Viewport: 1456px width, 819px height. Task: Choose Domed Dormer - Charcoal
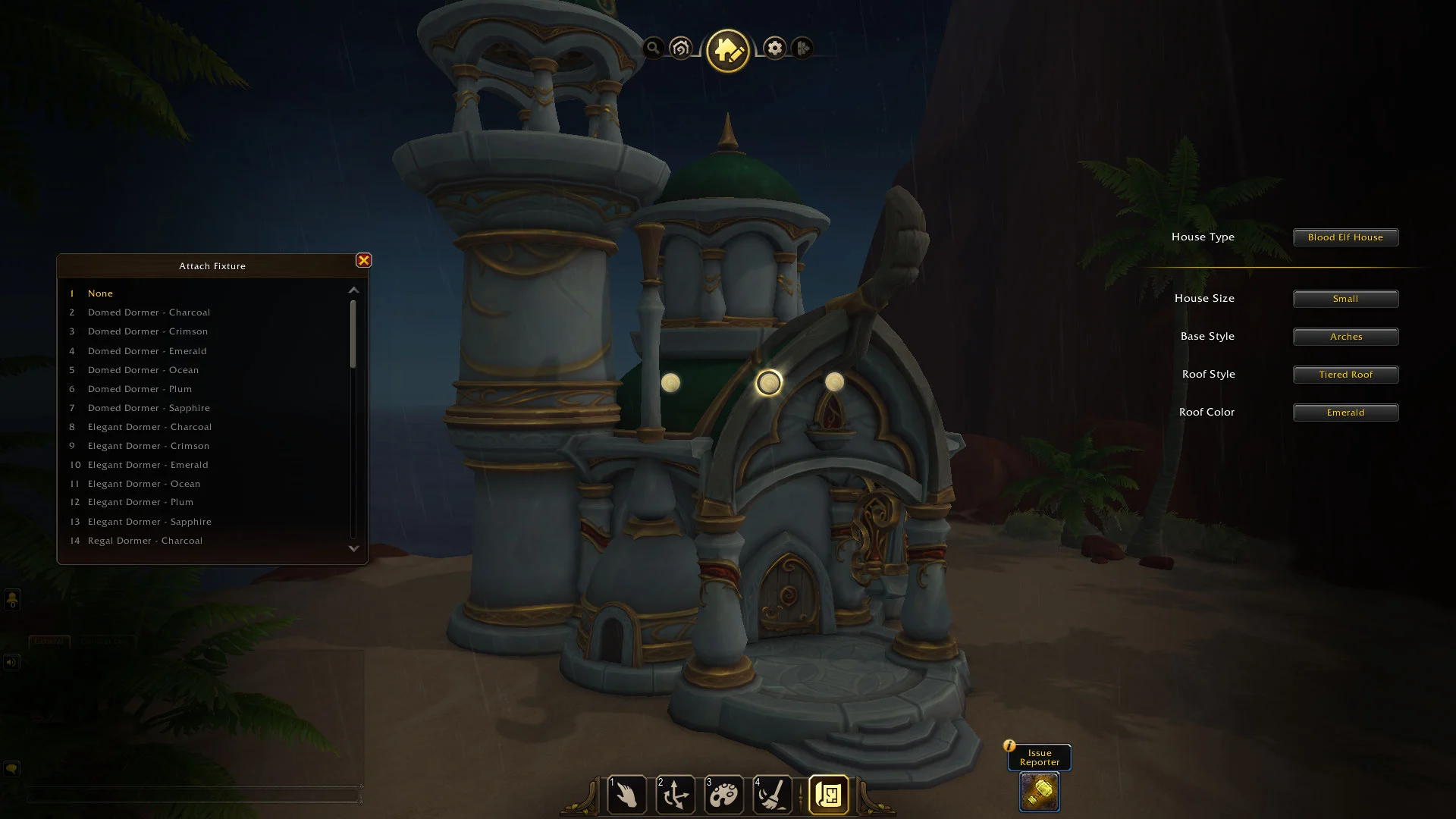[149, 312]
